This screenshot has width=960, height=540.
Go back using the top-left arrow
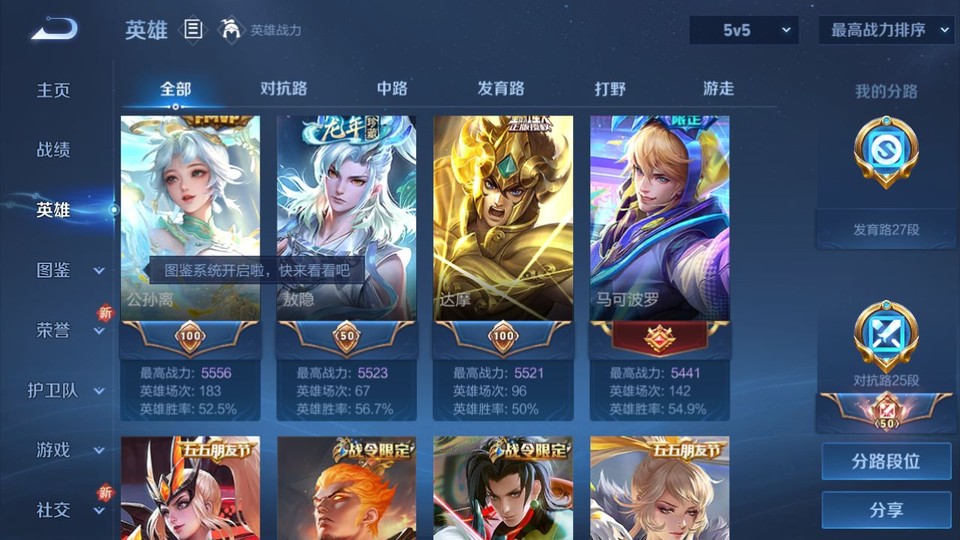point(54,30)
